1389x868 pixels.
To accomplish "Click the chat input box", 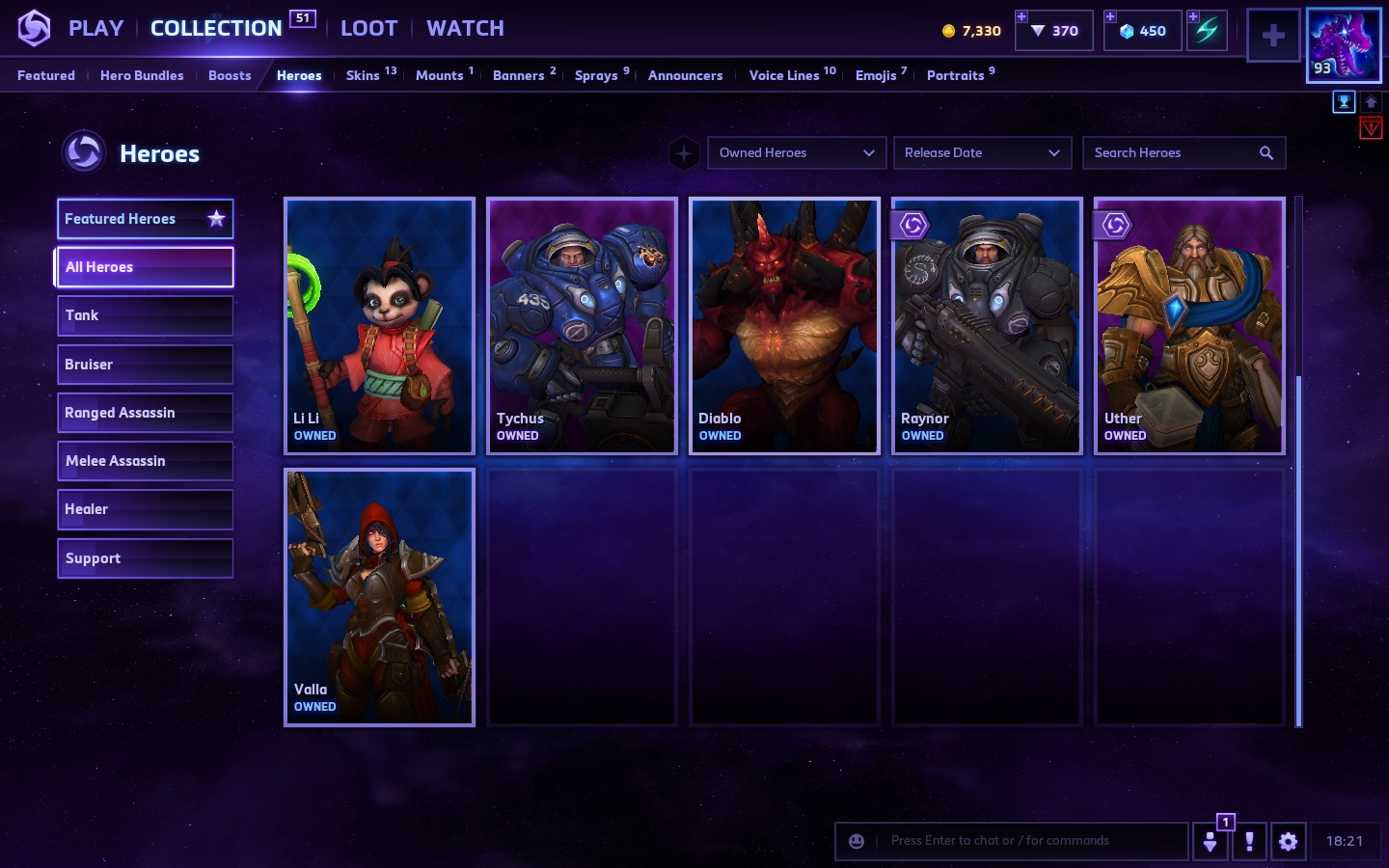I will pyautogui.click(x=1032, y=841).
